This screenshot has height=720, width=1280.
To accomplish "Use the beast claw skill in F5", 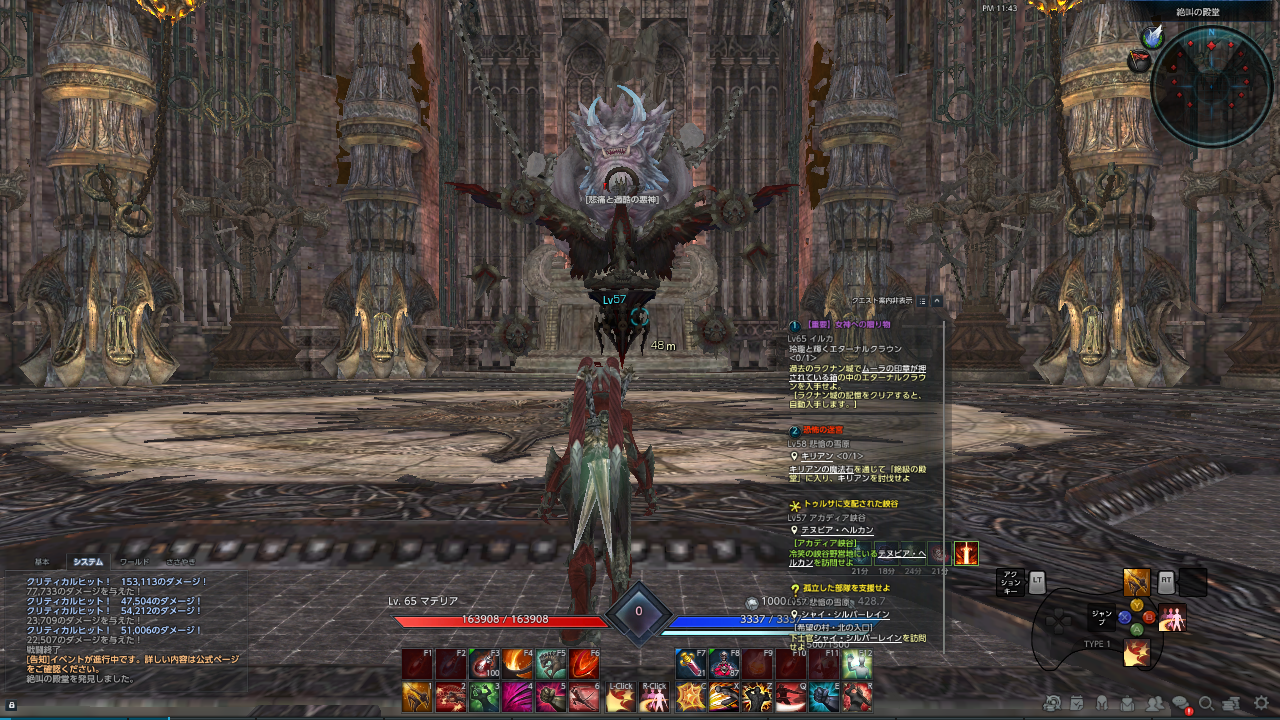I will tap(551, 665).
